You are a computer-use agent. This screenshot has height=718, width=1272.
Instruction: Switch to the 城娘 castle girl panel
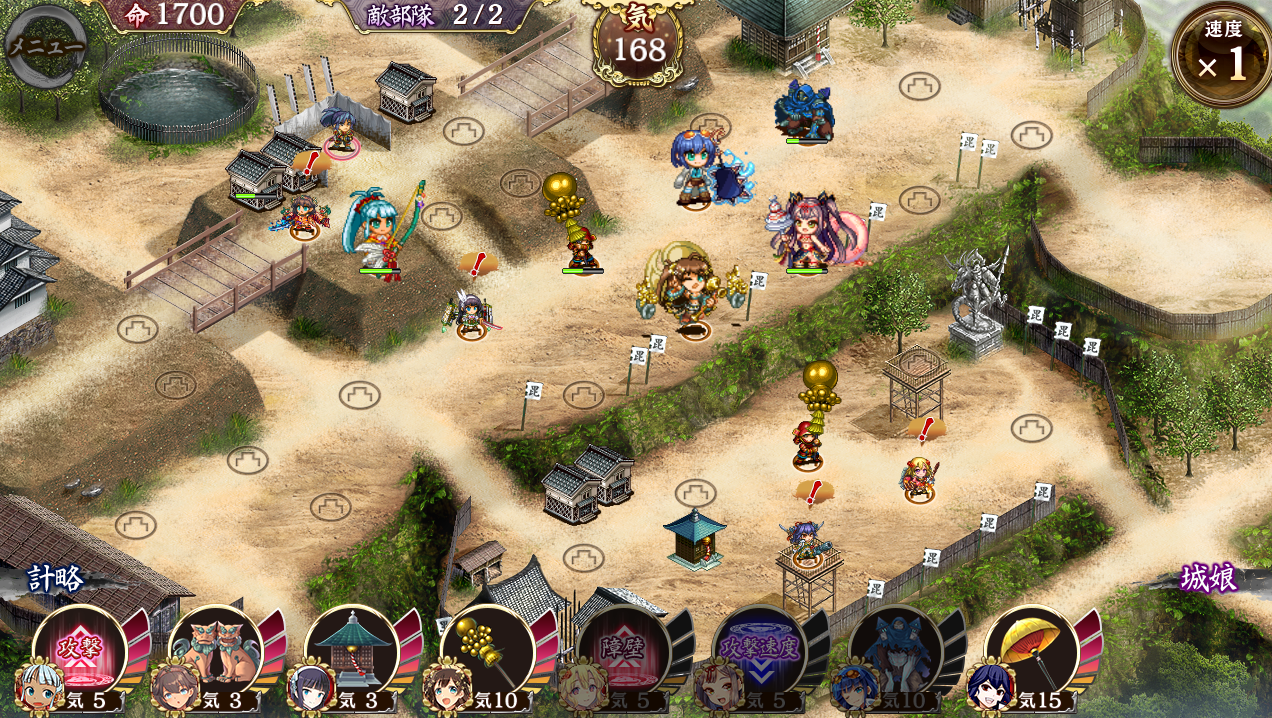click(1209, 578)
